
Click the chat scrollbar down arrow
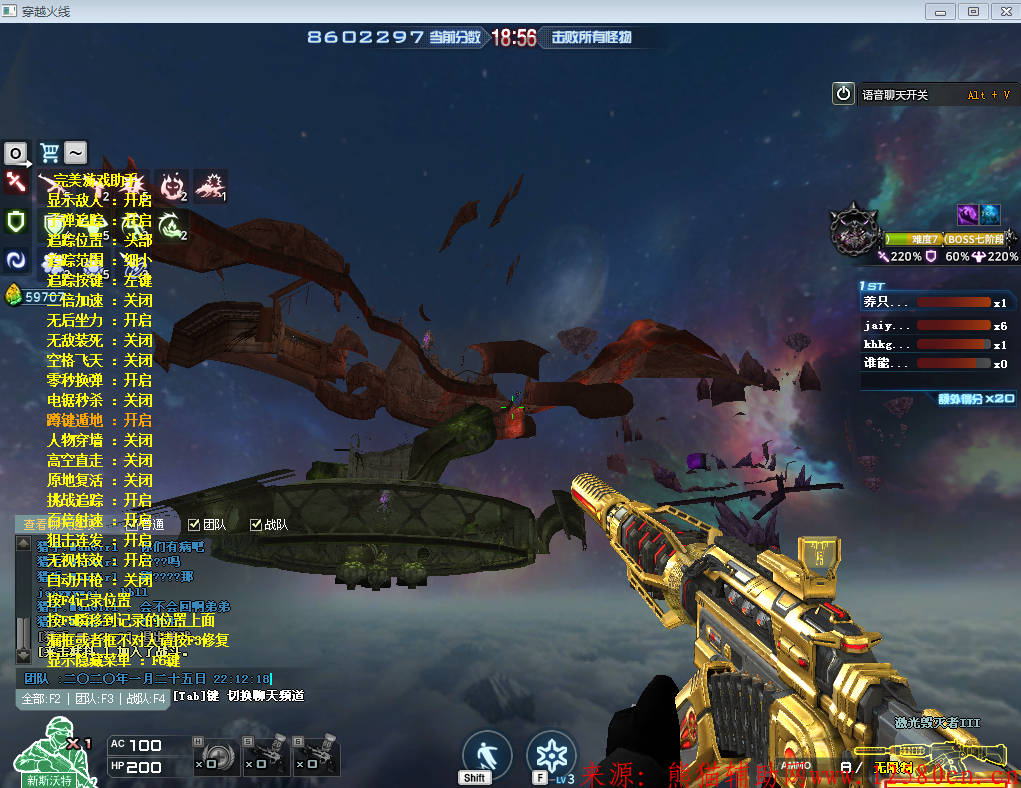(23, 656)
